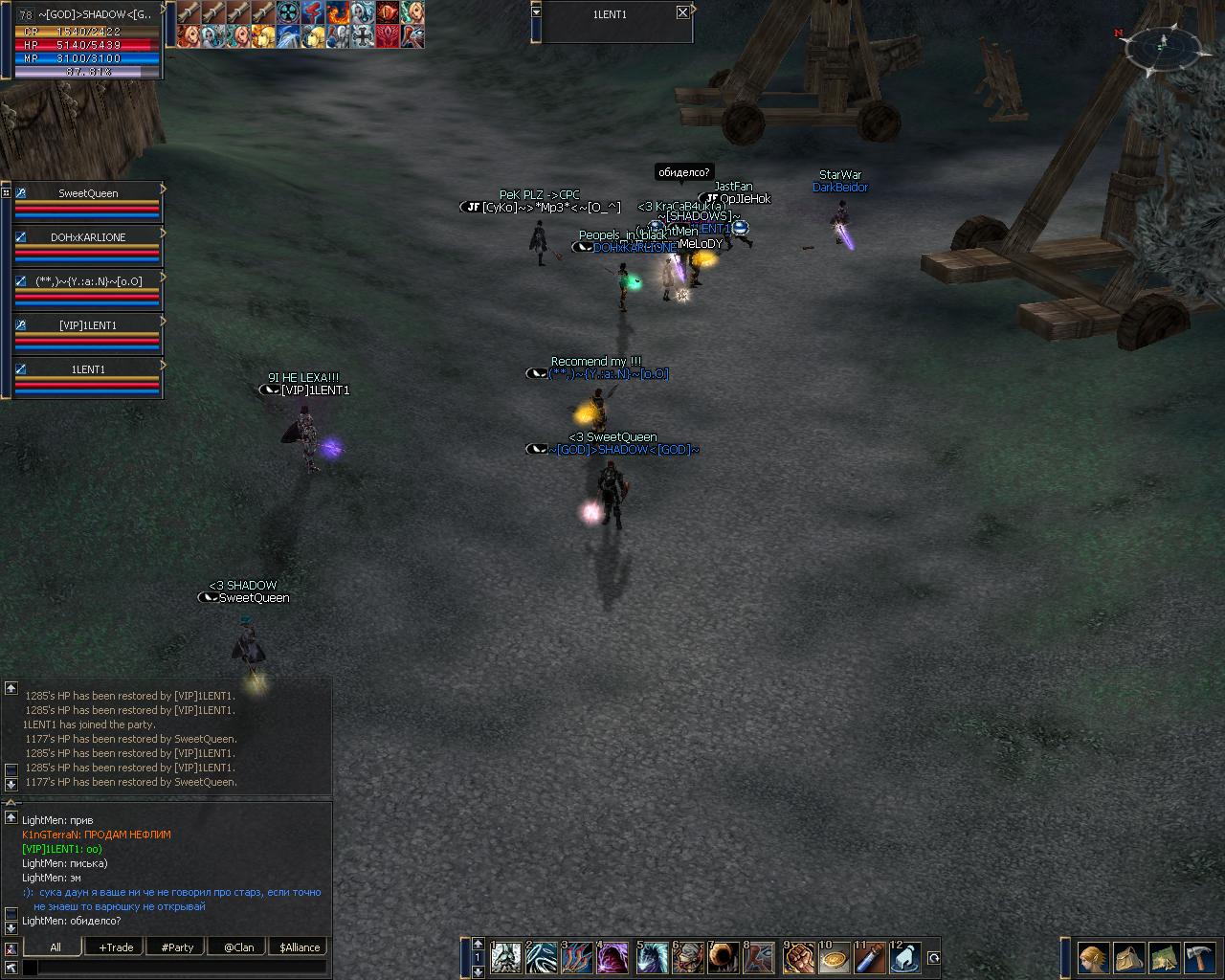Image resolution: width=1225 pixels, height=980 pixels.
Task: Click the compass minimap radar
Action: coord(1162,45)
